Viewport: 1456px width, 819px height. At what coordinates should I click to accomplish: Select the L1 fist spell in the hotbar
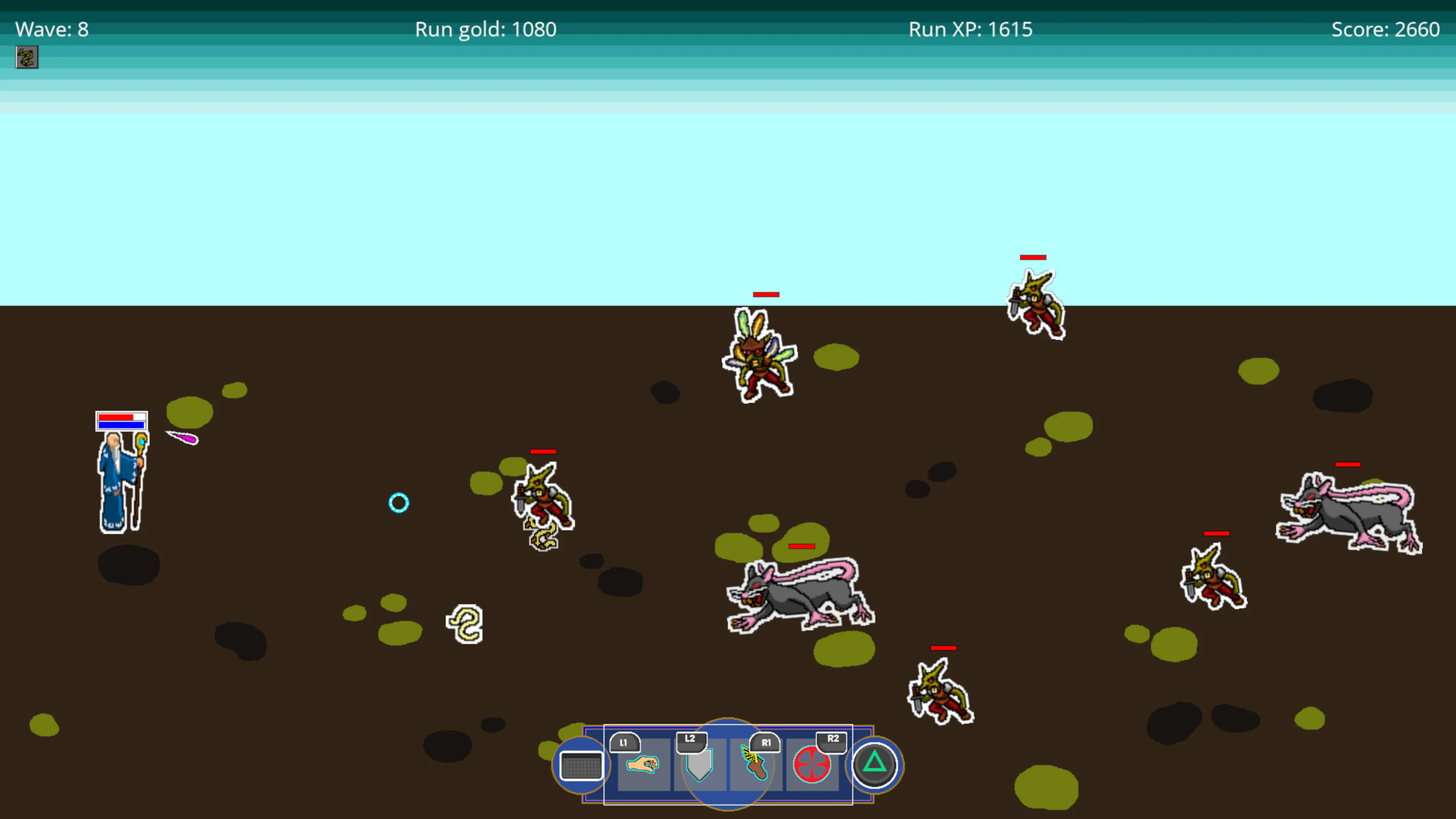[x=643, y=766]
